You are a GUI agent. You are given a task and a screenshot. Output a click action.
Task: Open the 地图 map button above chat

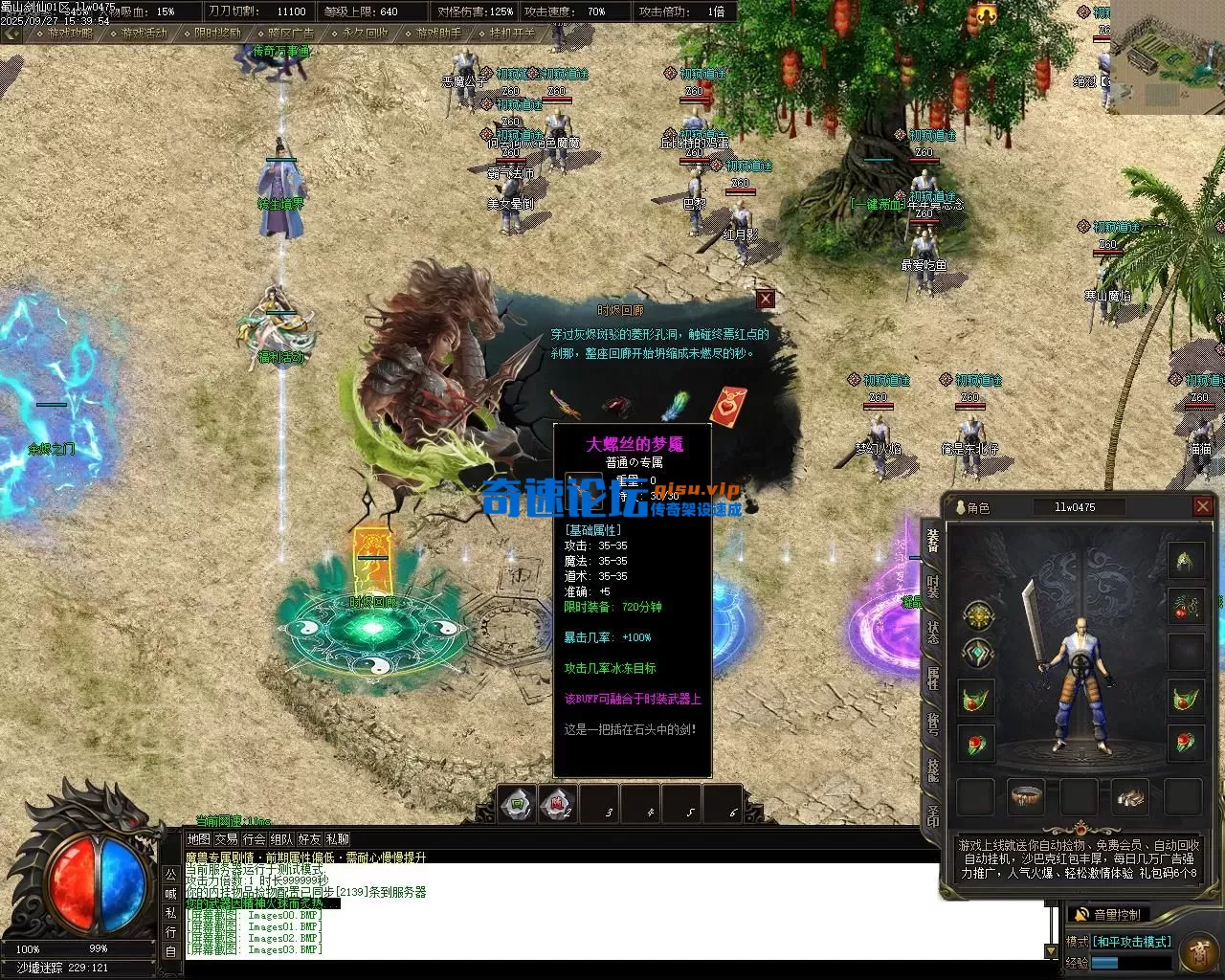point(198,839)
